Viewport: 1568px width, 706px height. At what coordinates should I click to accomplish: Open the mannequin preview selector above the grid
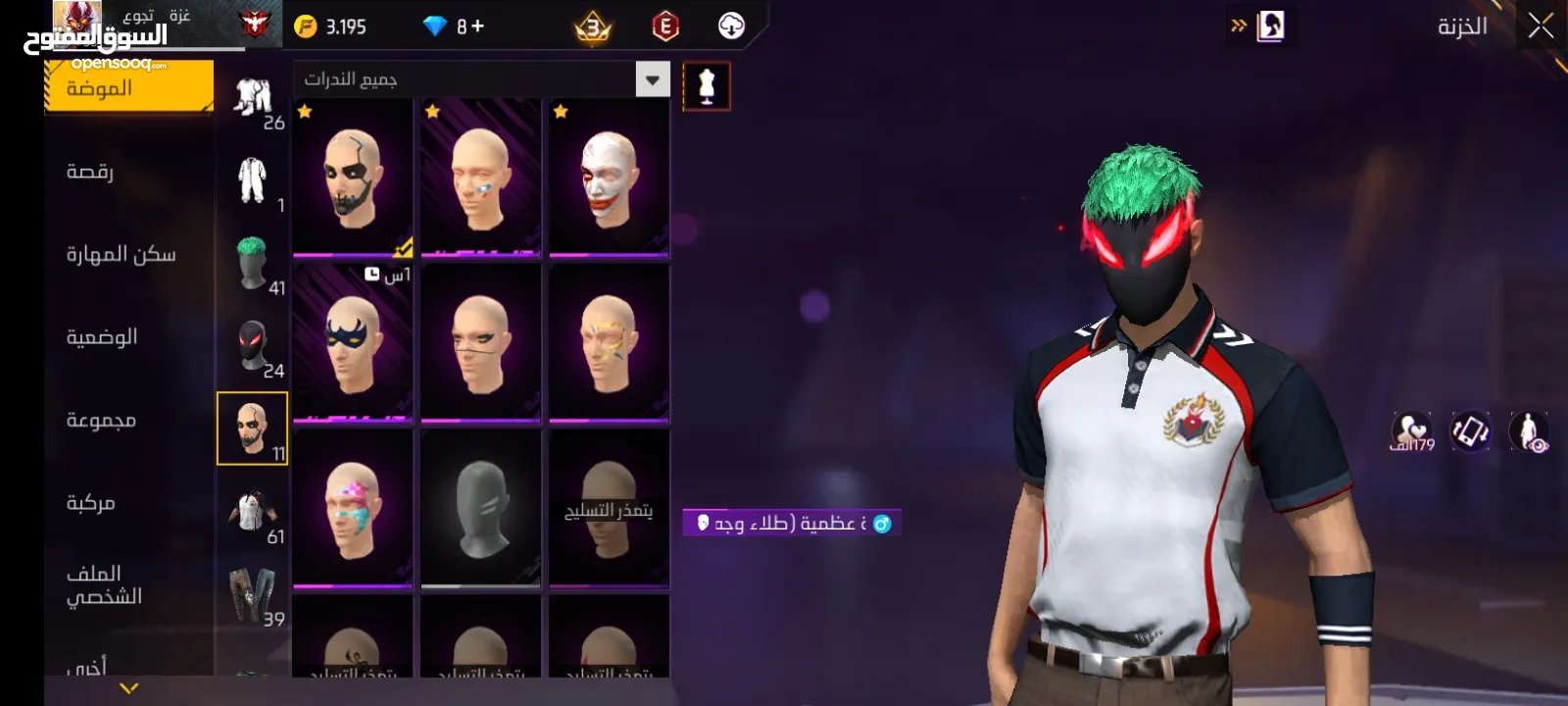(x=708, y=84)
